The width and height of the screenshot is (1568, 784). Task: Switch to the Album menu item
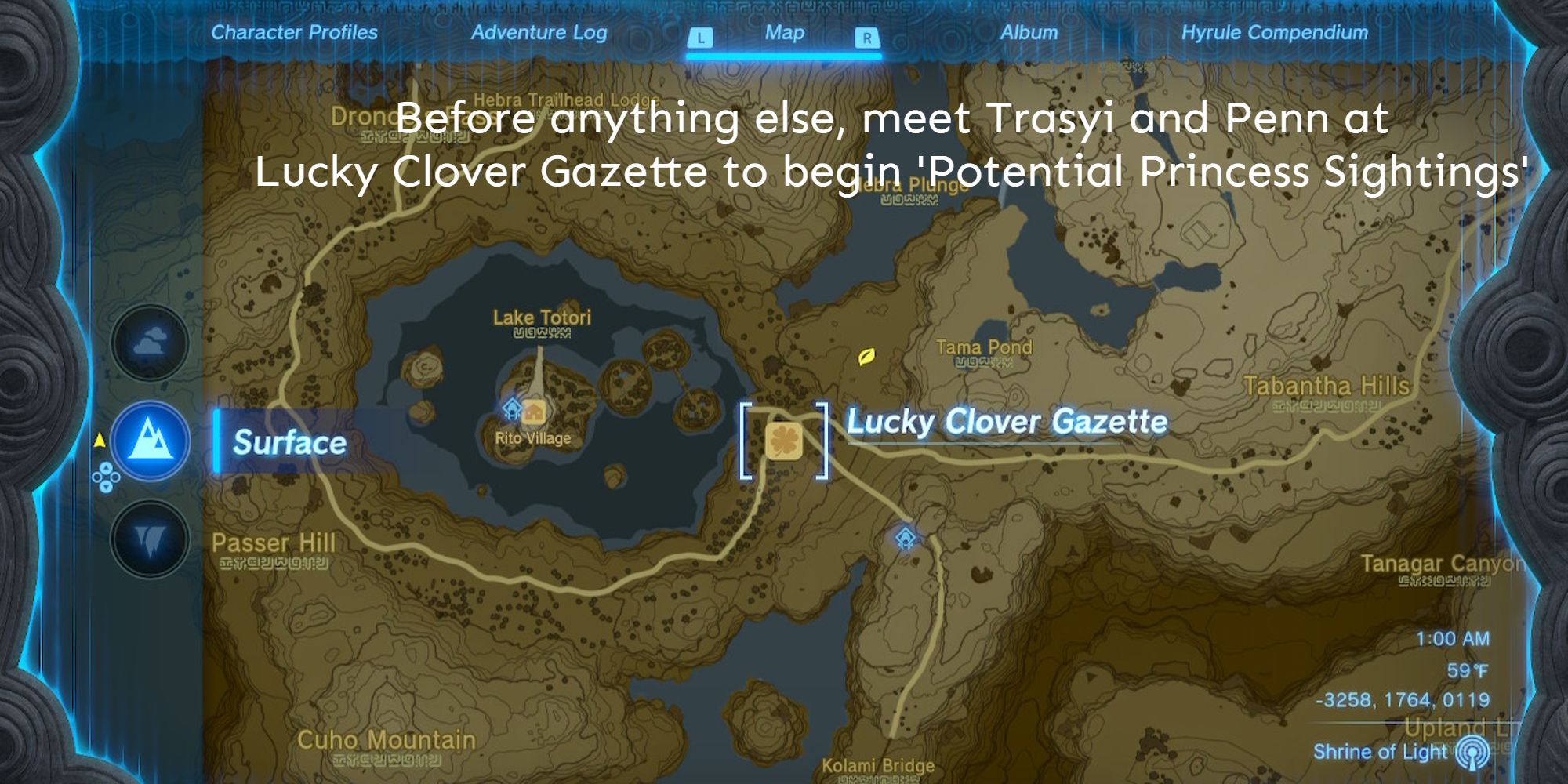point(1029,33)
